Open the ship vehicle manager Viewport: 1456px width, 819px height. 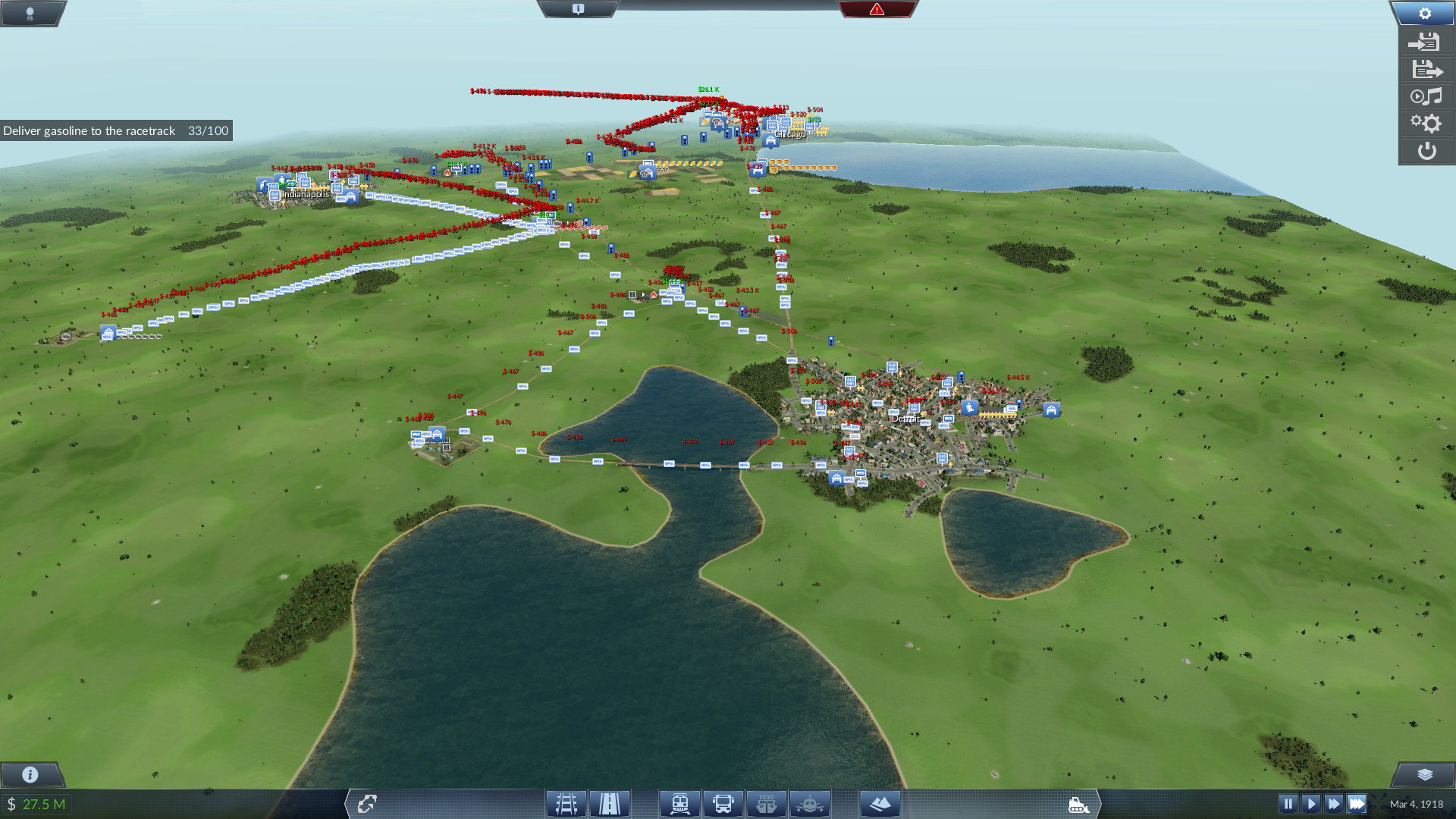[x=766, y=804]
